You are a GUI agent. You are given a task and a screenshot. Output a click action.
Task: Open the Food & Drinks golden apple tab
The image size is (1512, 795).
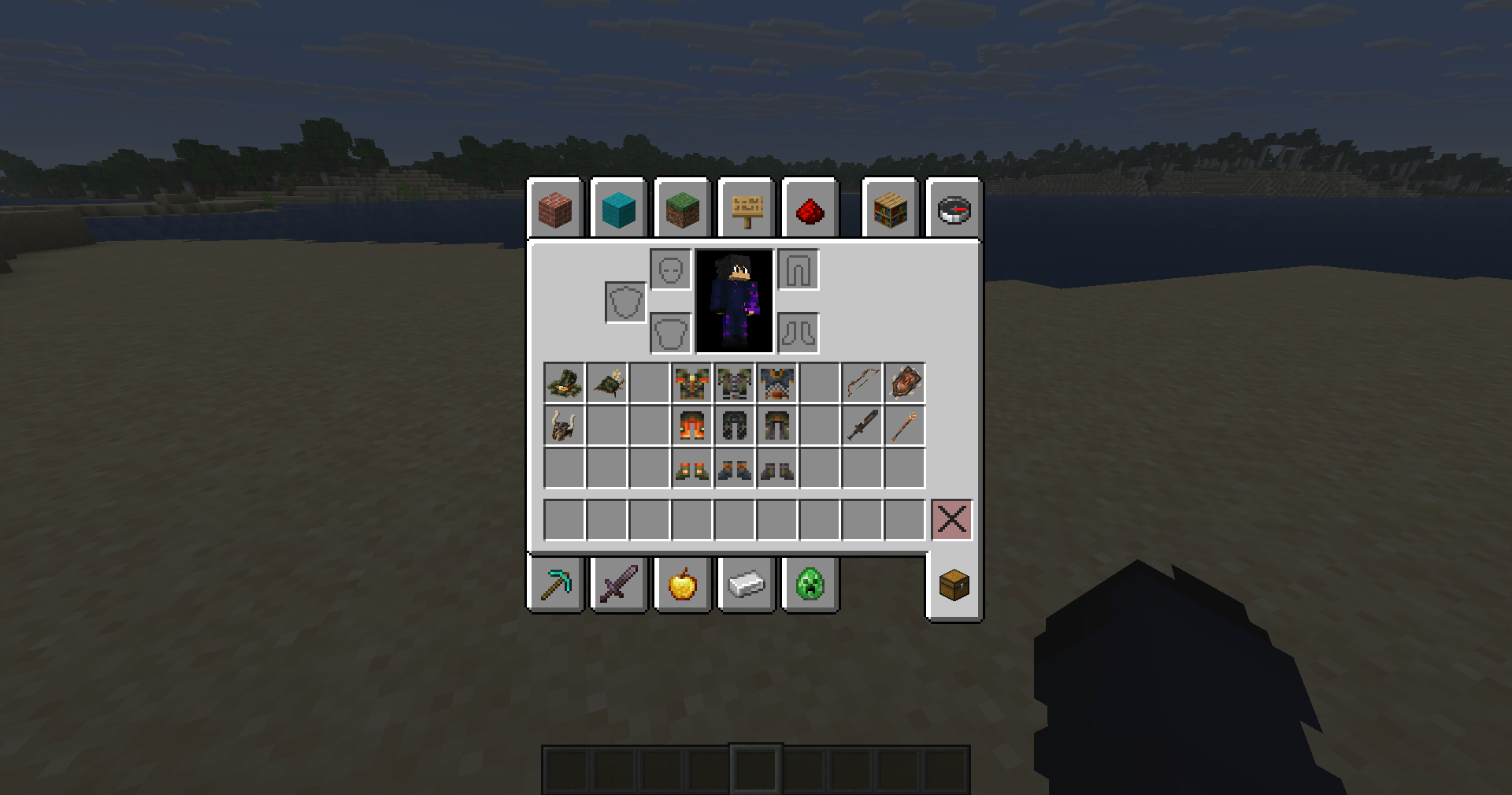pyautogui.click(x=682, y=583)
